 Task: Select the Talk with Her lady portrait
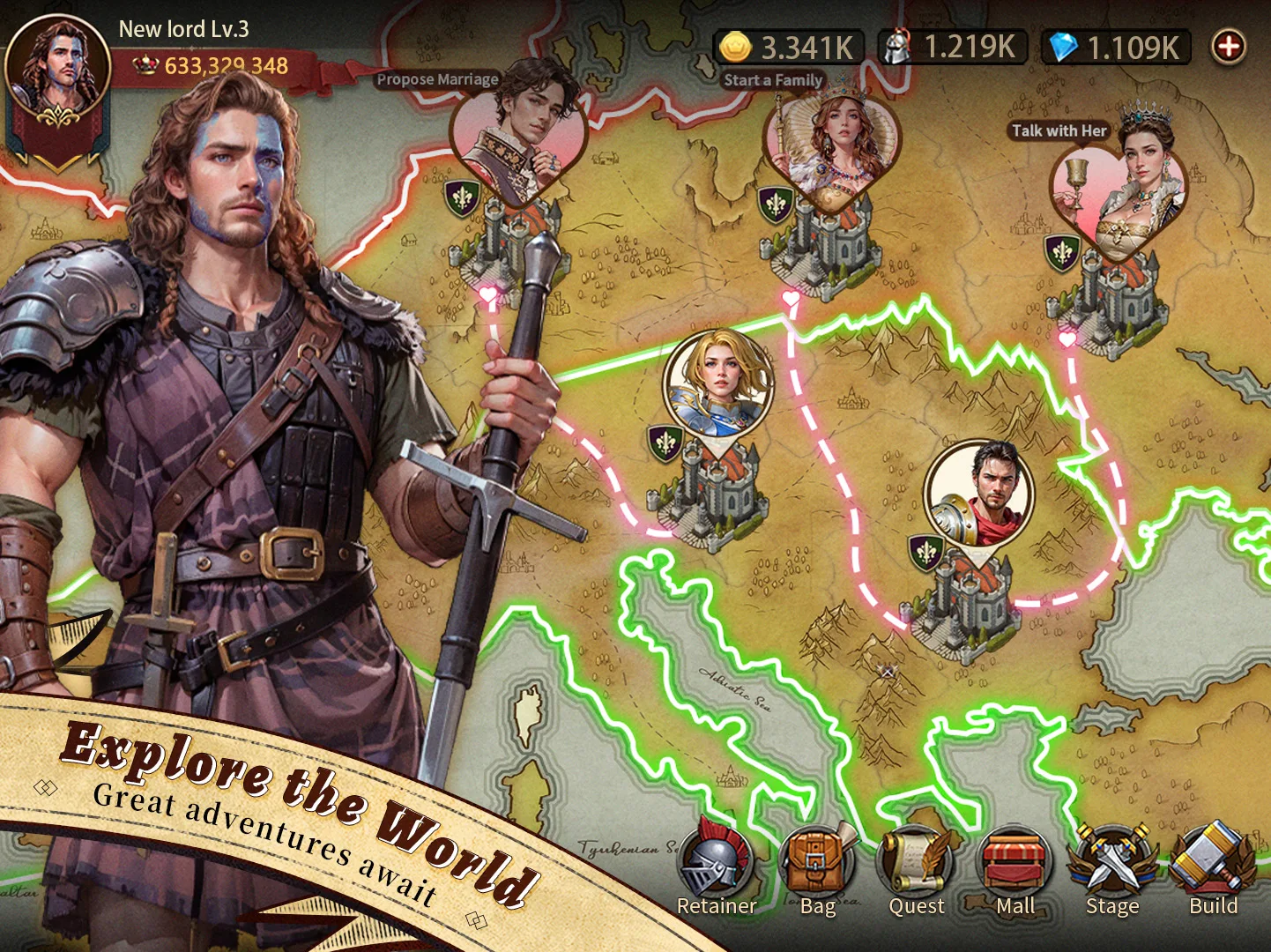pos(1119,190)
